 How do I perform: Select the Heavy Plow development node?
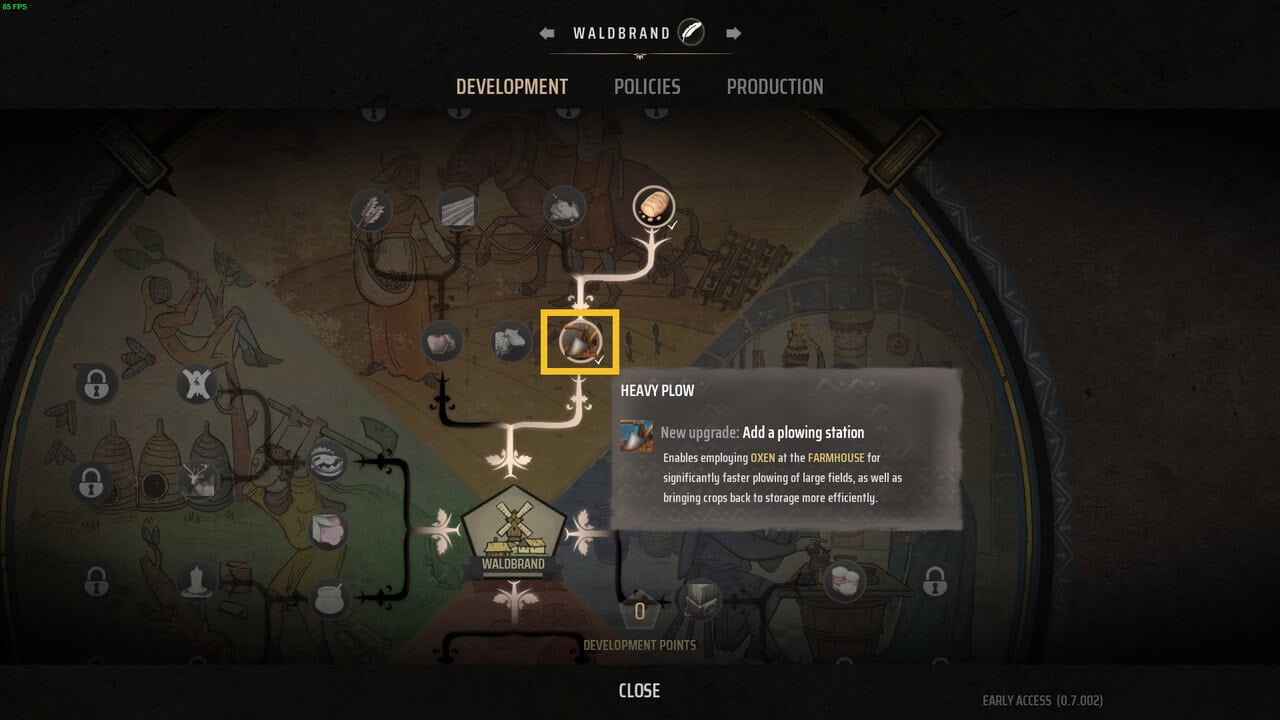579,341
